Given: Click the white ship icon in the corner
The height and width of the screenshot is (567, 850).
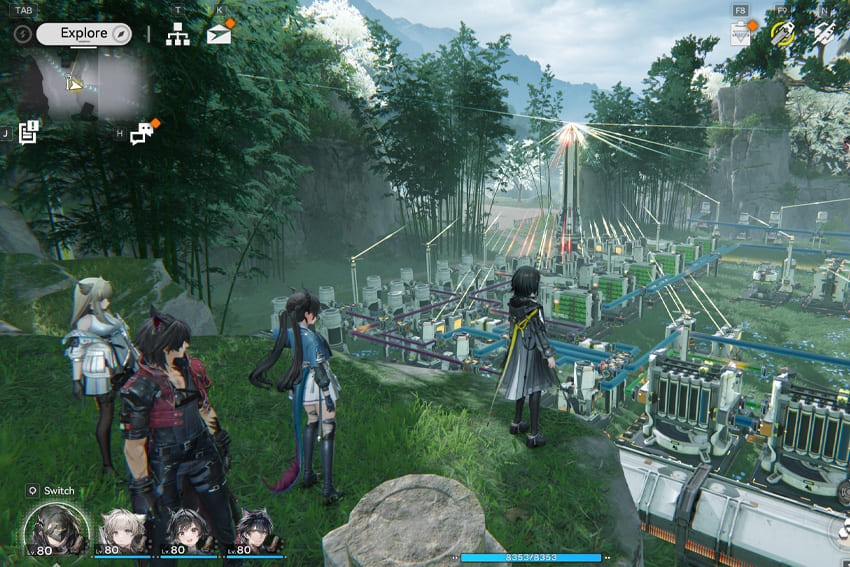Looking at the screenshot, I should [824, 34].
